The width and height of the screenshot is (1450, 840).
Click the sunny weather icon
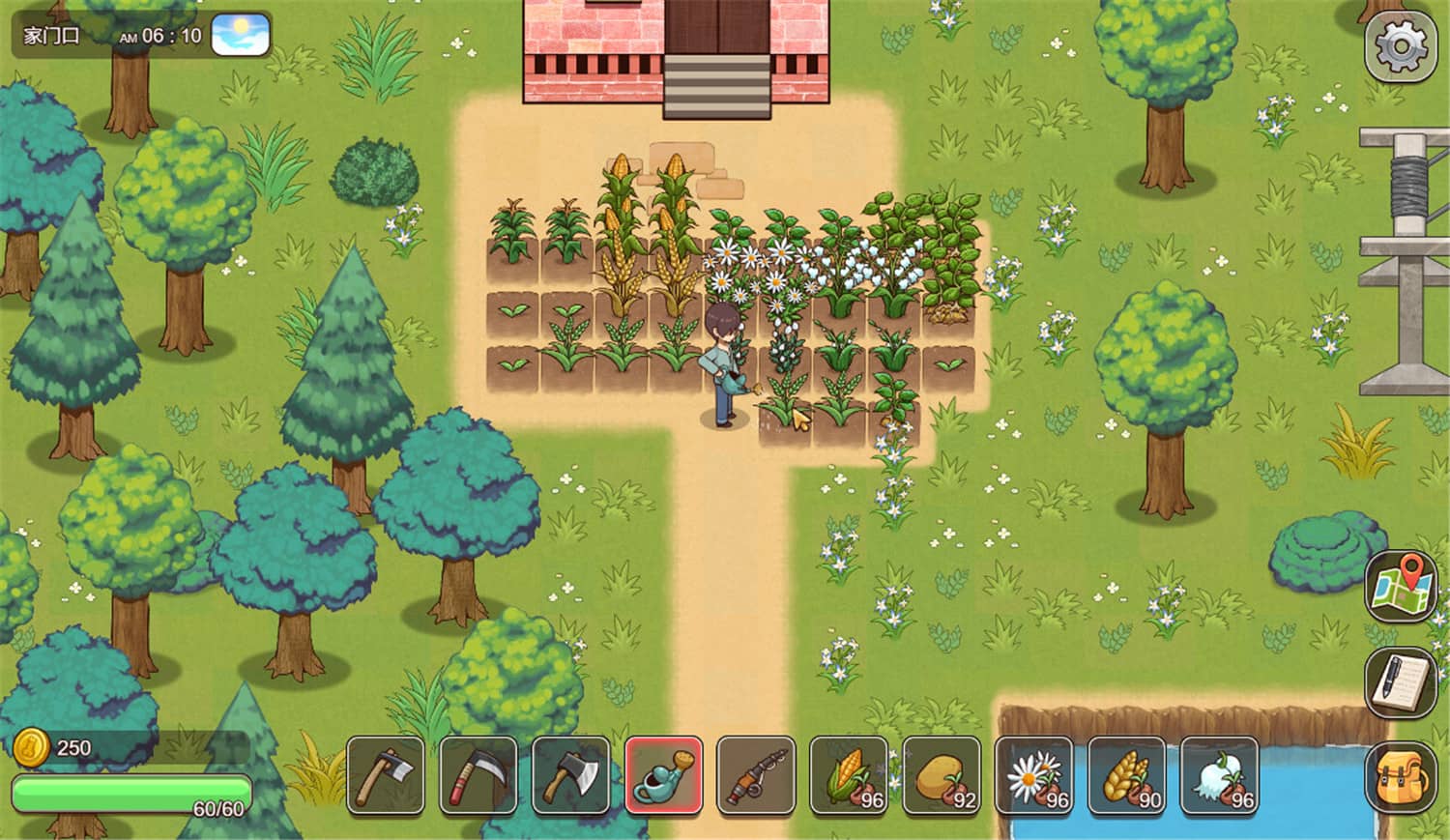click(241, 34)
